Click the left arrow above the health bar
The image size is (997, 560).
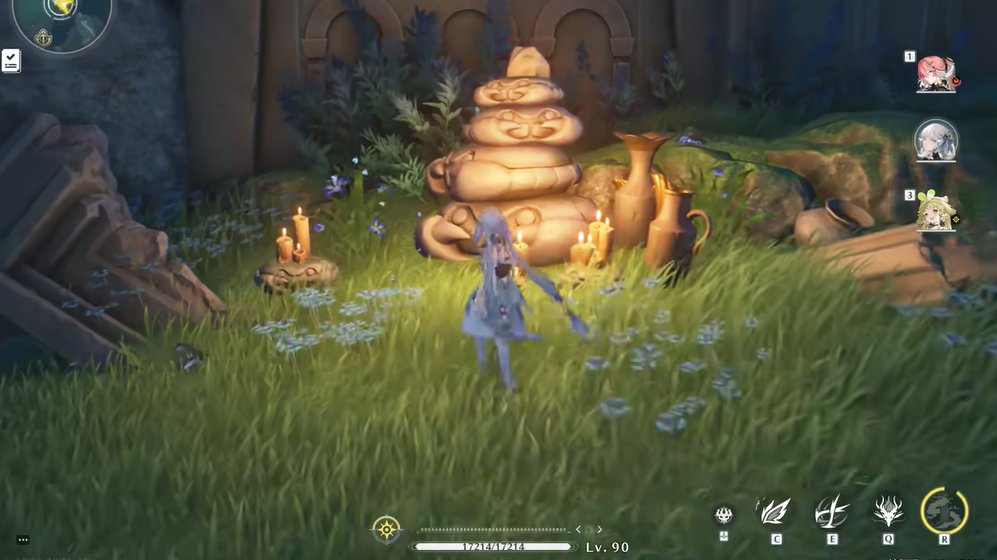point(578,530)
